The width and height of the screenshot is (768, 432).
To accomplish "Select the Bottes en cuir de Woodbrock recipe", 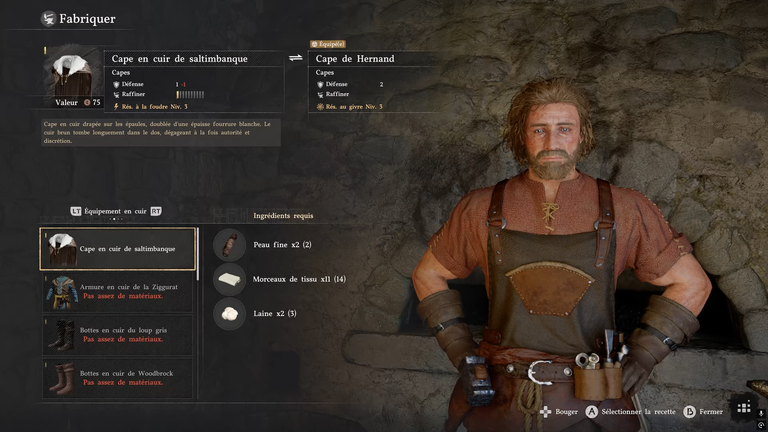I will click(x=119, y=379).
